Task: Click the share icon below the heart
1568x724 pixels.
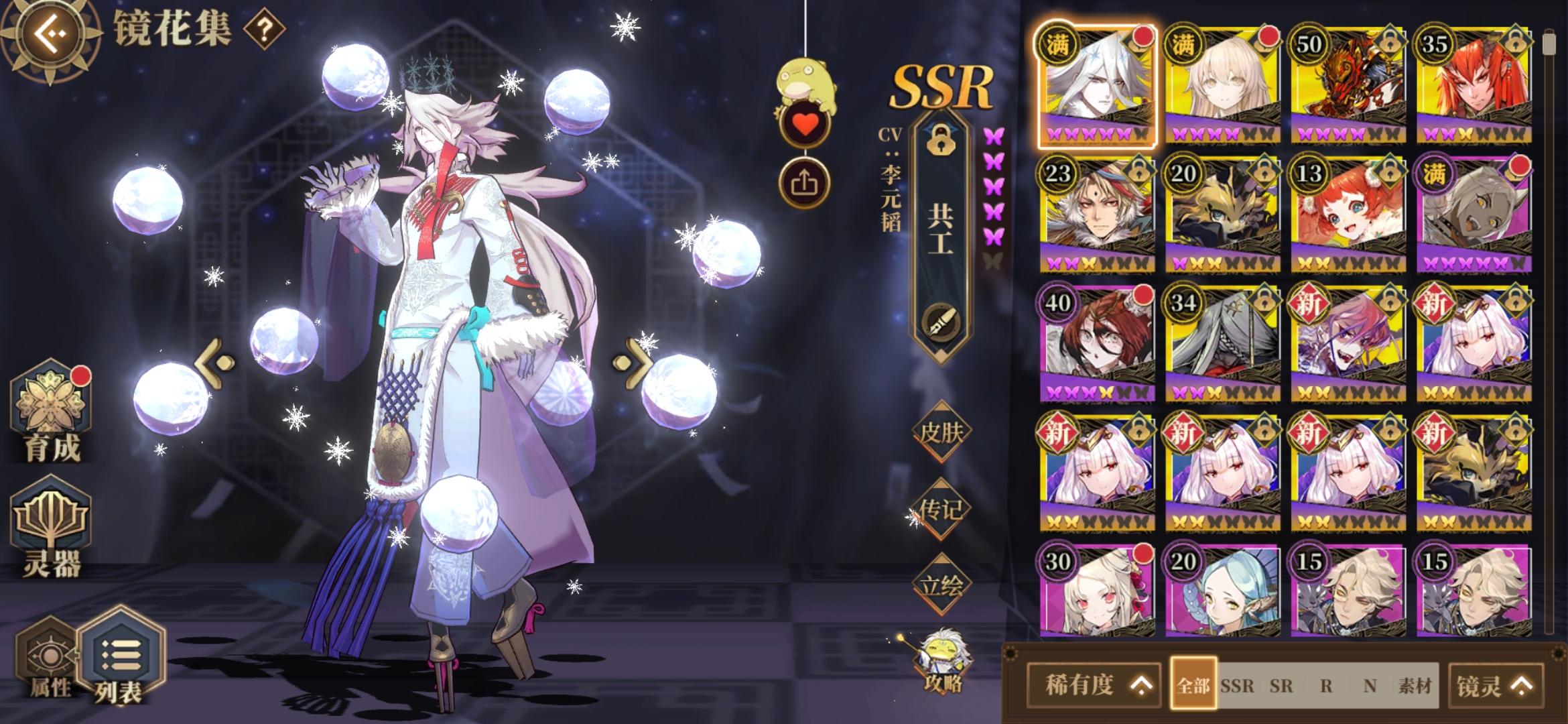Action: coord(806,182)
